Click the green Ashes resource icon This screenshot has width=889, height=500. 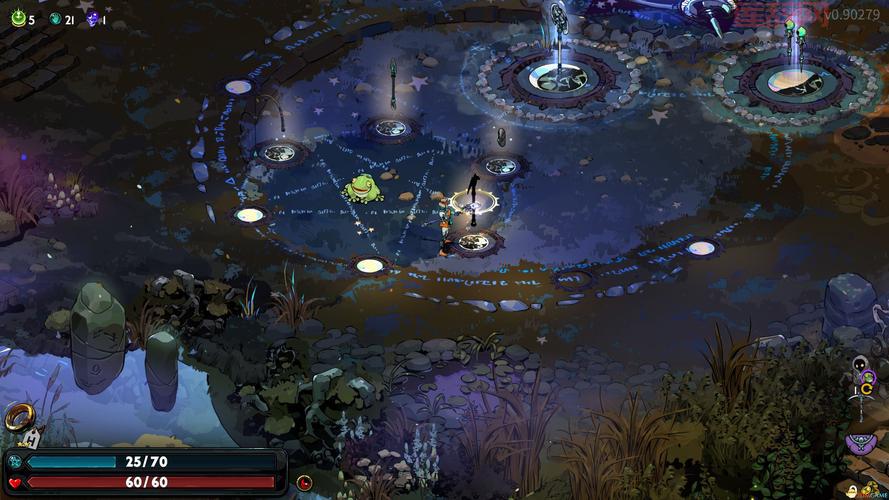(18, 18)
